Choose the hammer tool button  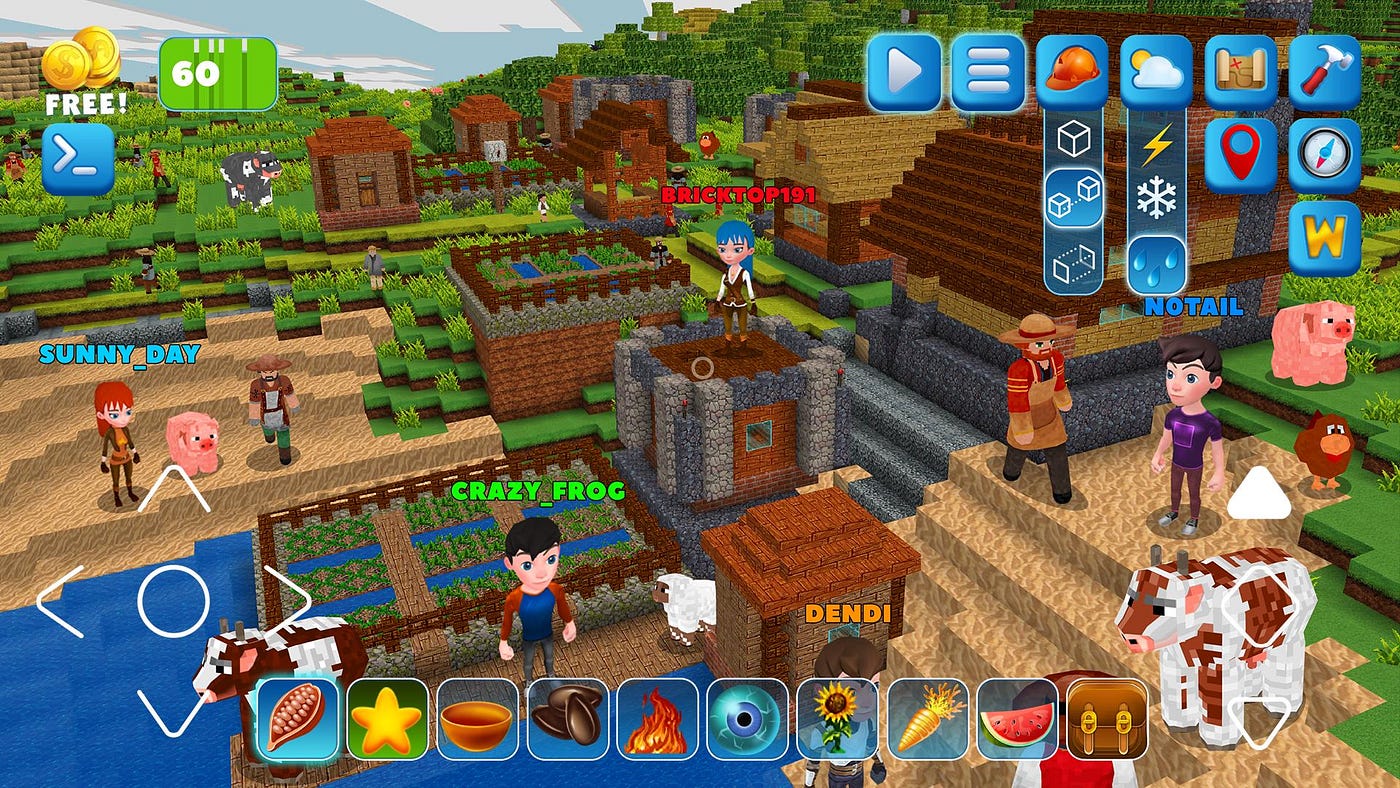tap(1325, 72)
